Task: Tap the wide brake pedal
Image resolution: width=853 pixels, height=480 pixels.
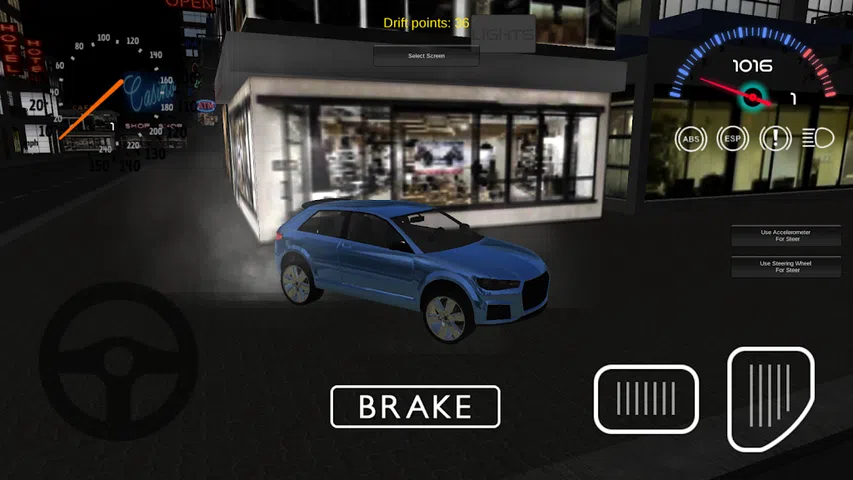Action: click(646, 399)
